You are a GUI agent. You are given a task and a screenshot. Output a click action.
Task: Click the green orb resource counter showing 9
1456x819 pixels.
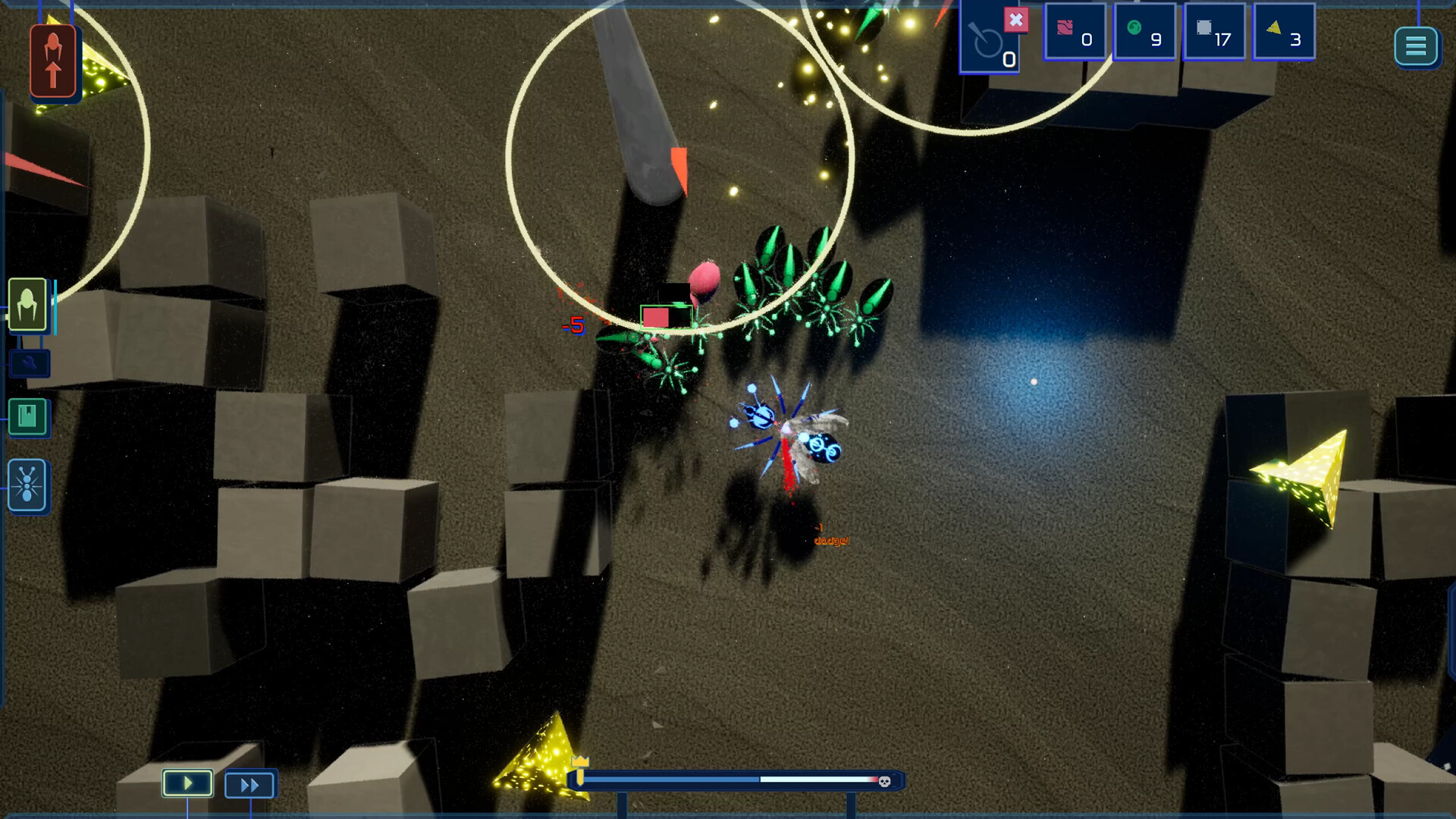[x=1145, y=32]
